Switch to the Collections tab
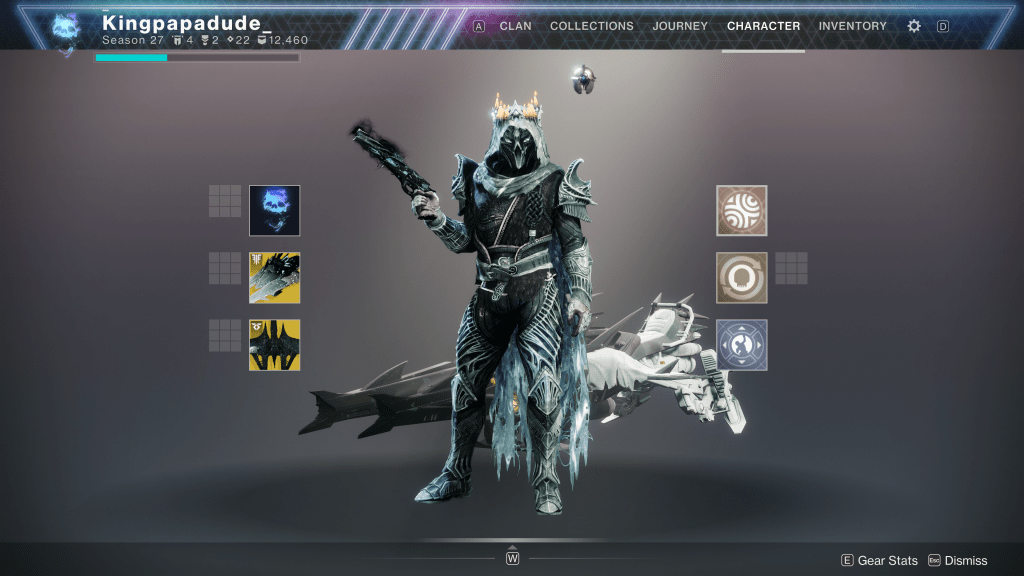1024x576 pixels. click(591, 26)
